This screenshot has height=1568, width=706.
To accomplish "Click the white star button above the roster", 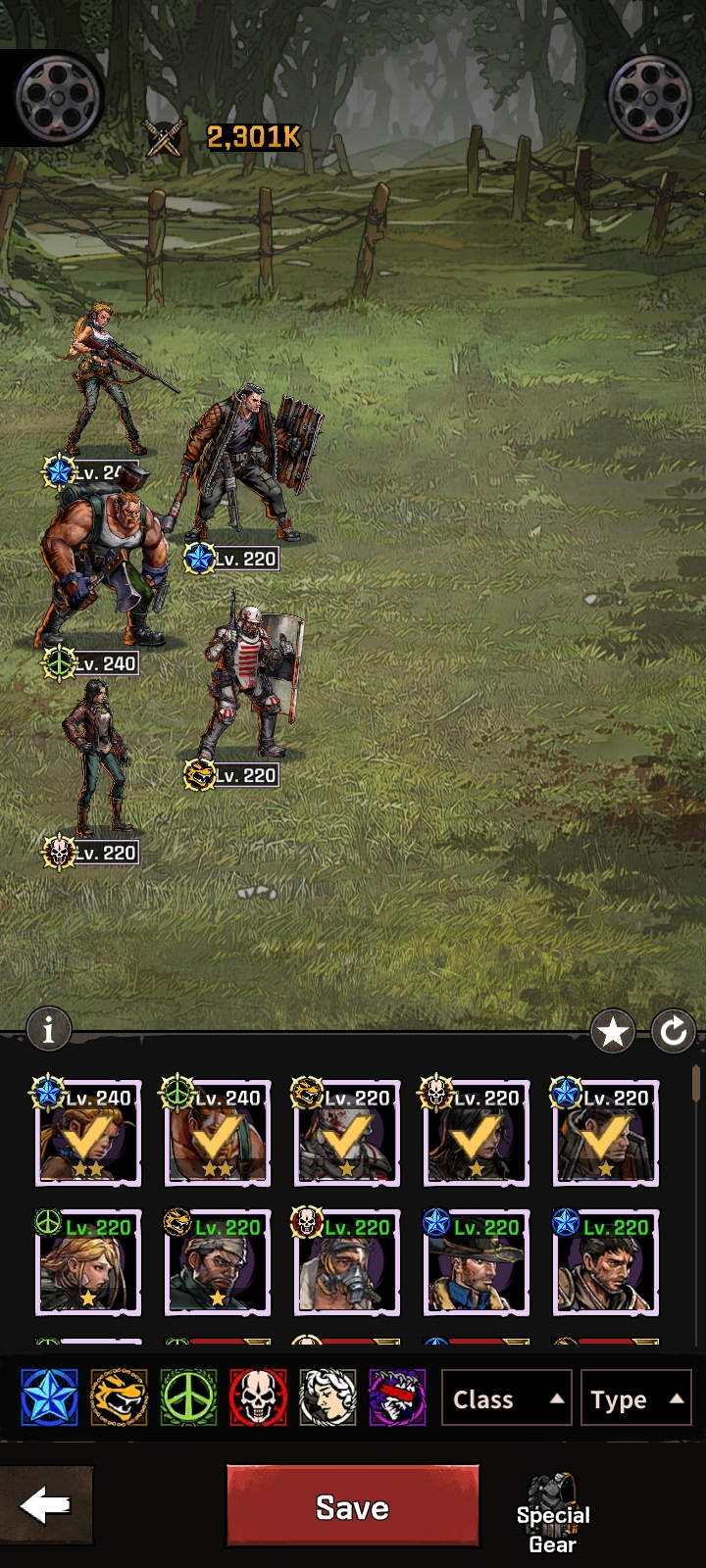I will [613, 1031].
